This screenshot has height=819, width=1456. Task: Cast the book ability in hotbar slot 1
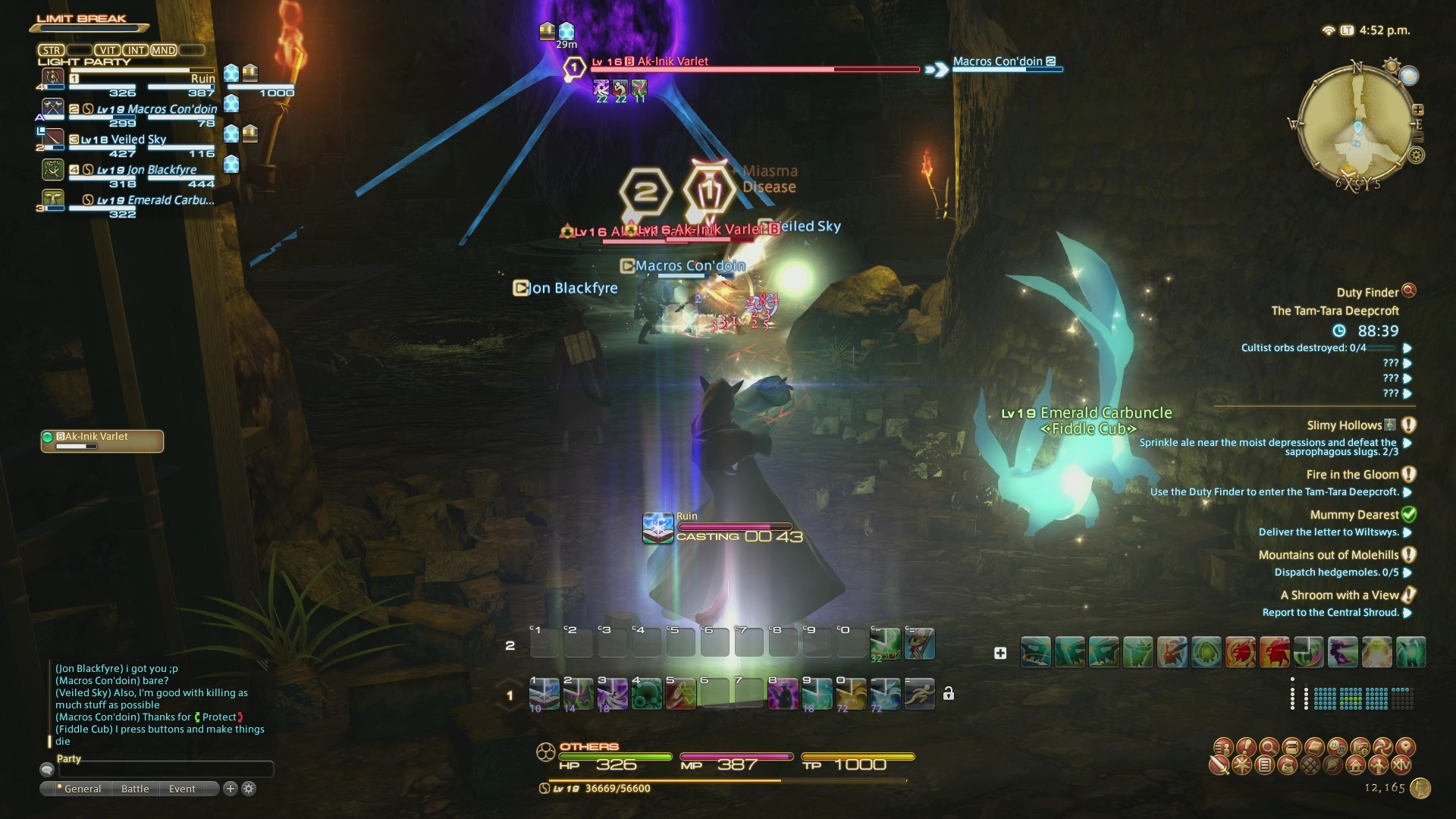click(544, 693)
